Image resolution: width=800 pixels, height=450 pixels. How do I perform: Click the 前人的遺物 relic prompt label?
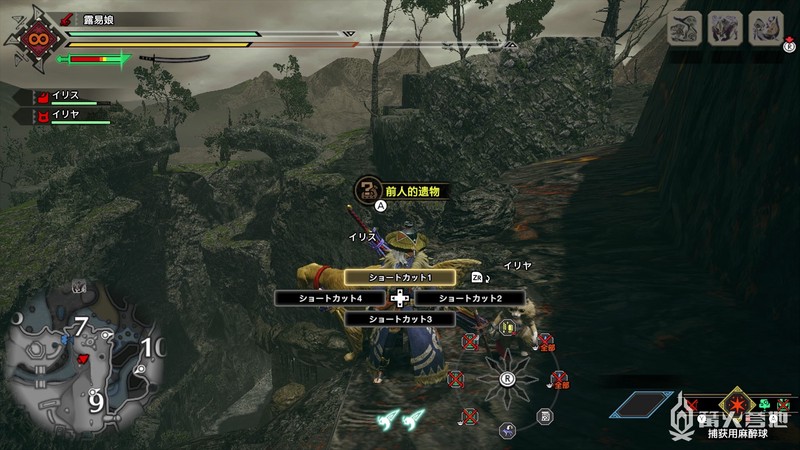pos(410,190)
